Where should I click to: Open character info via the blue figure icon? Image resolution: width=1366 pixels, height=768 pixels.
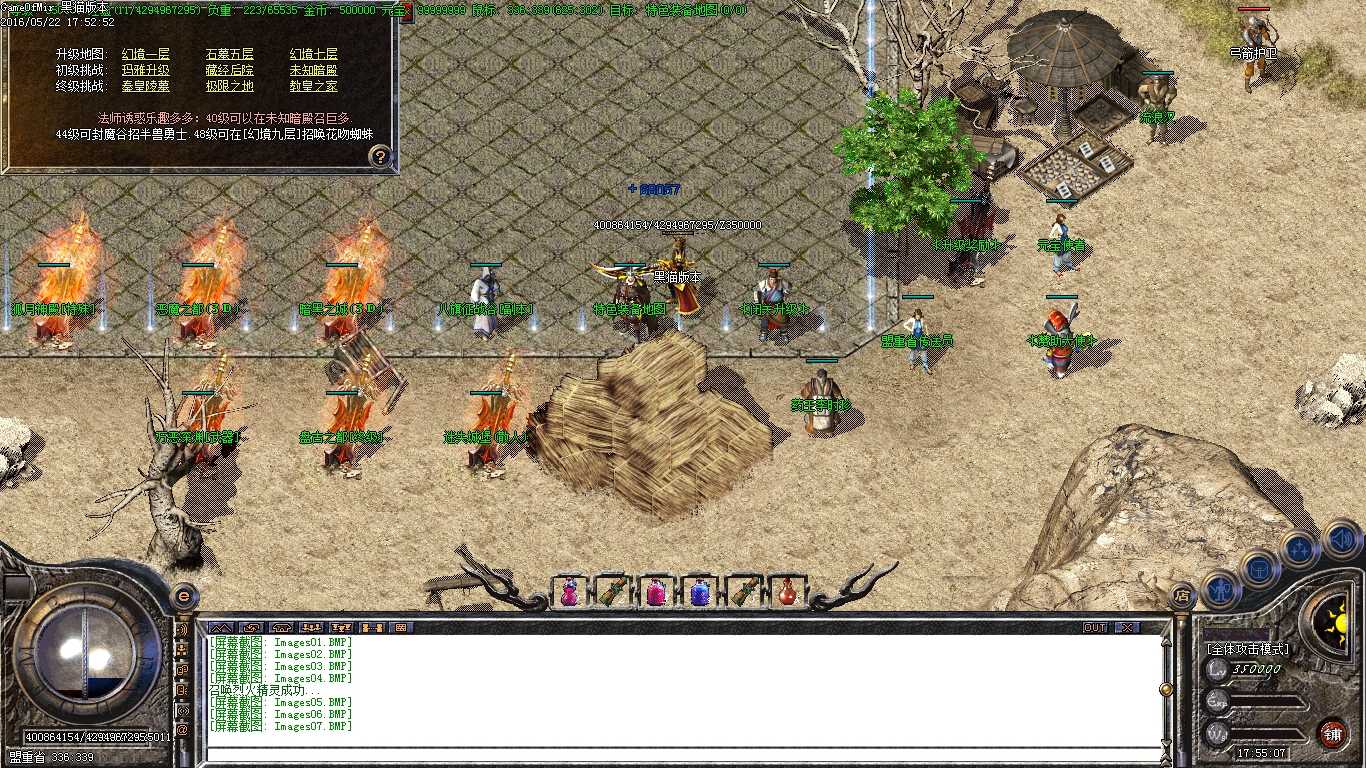click(1221, 591)
